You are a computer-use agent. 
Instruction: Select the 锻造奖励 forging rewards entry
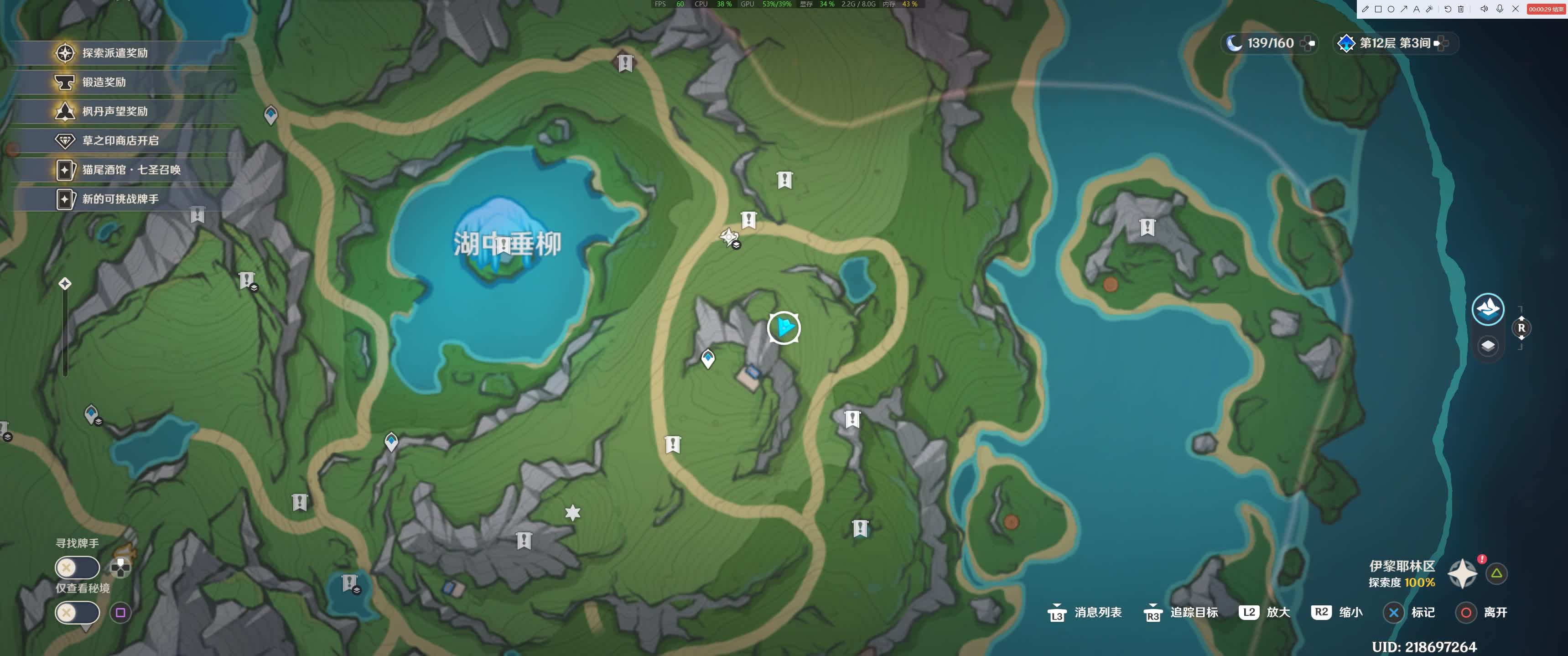point(104,82)
